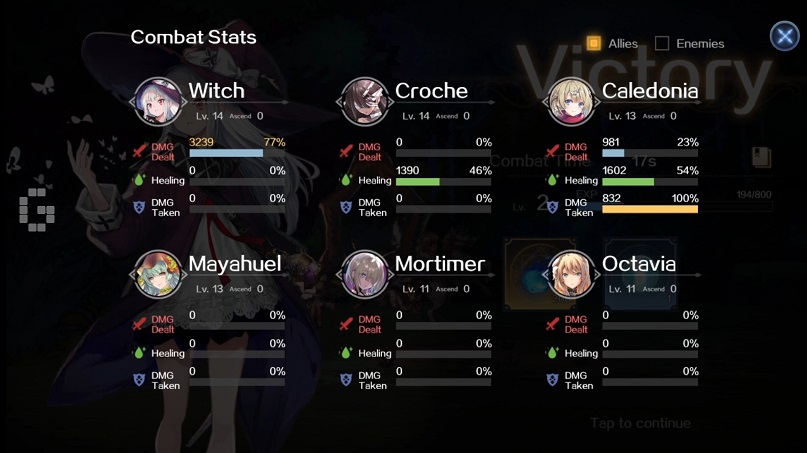807x453 pixels.
Task: Toggle the Allies checkbox
Action: tap(594, 43)
